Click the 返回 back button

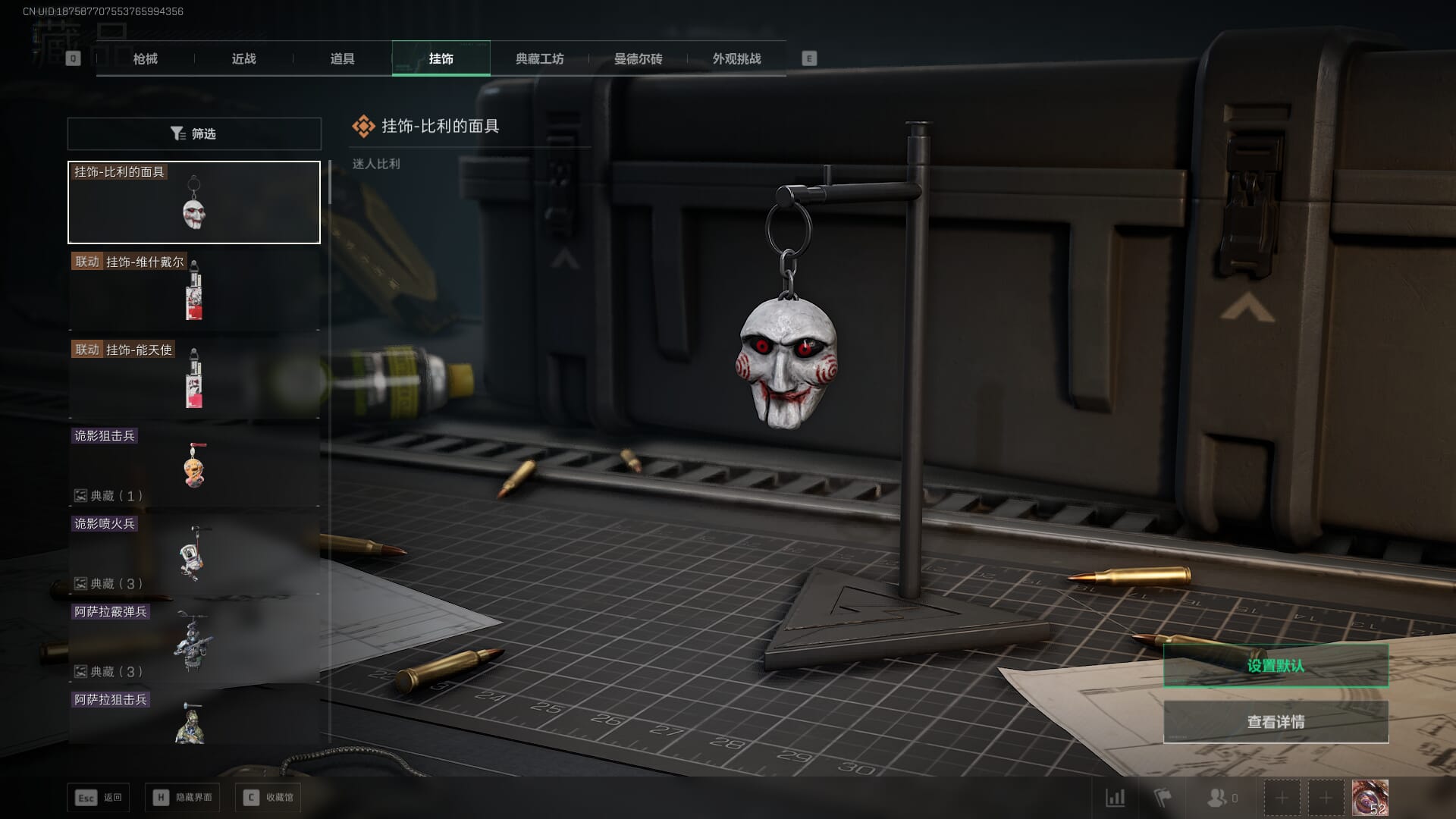tap(99, 798)
